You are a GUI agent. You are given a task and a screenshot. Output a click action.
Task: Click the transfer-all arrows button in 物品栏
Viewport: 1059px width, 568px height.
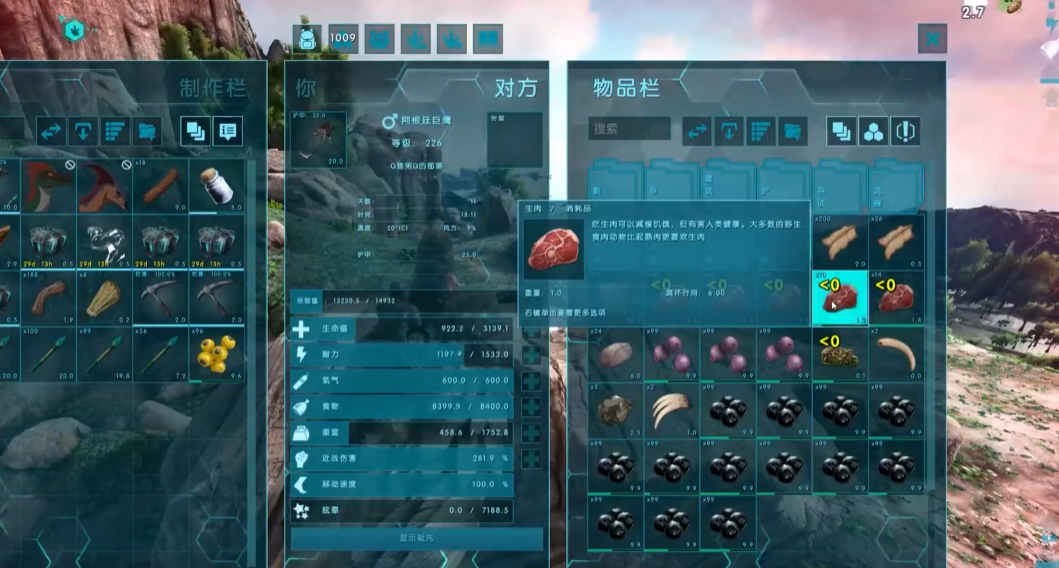point(697,131)
